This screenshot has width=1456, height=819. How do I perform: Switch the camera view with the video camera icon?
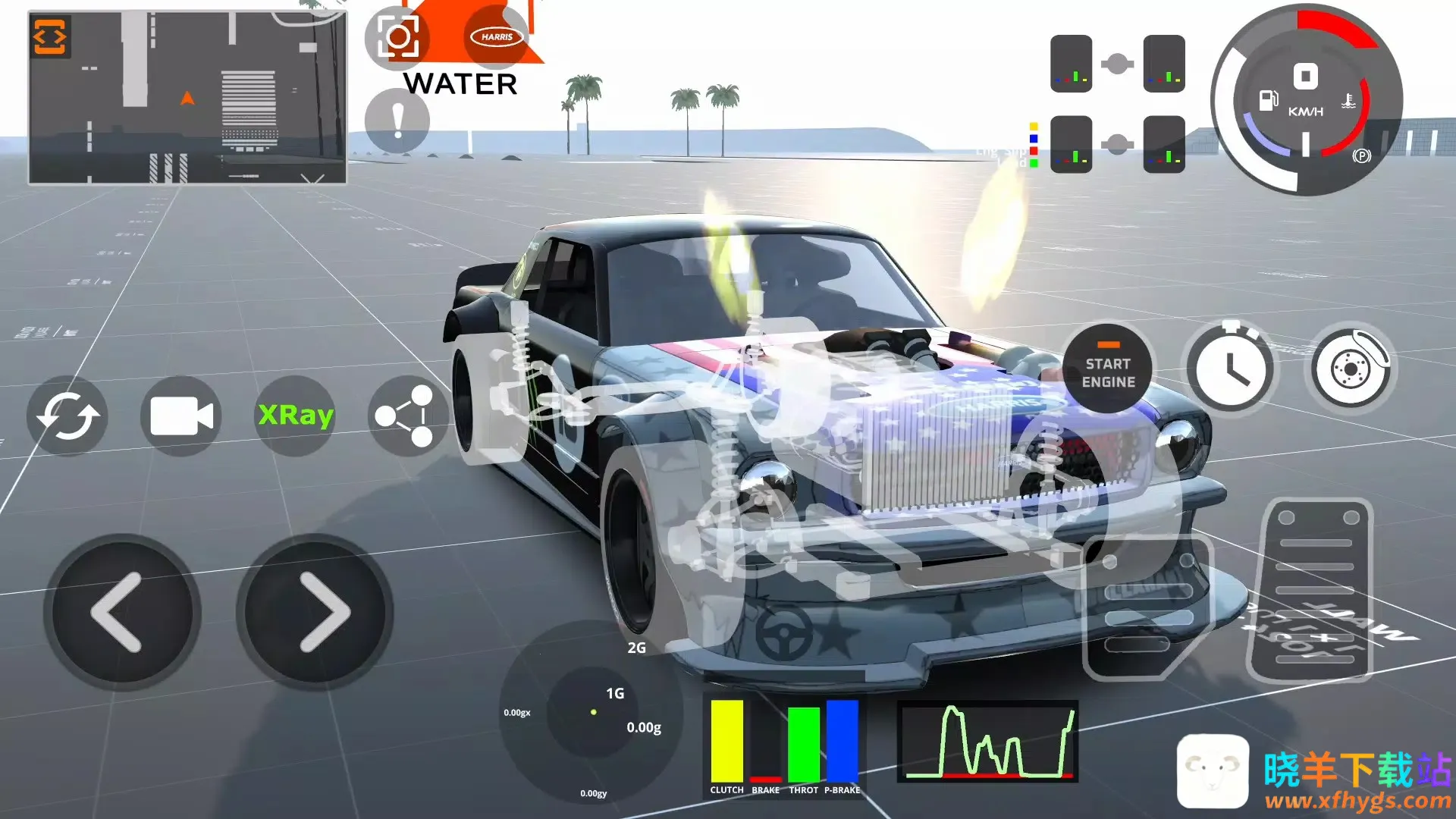tap(181, 416)
